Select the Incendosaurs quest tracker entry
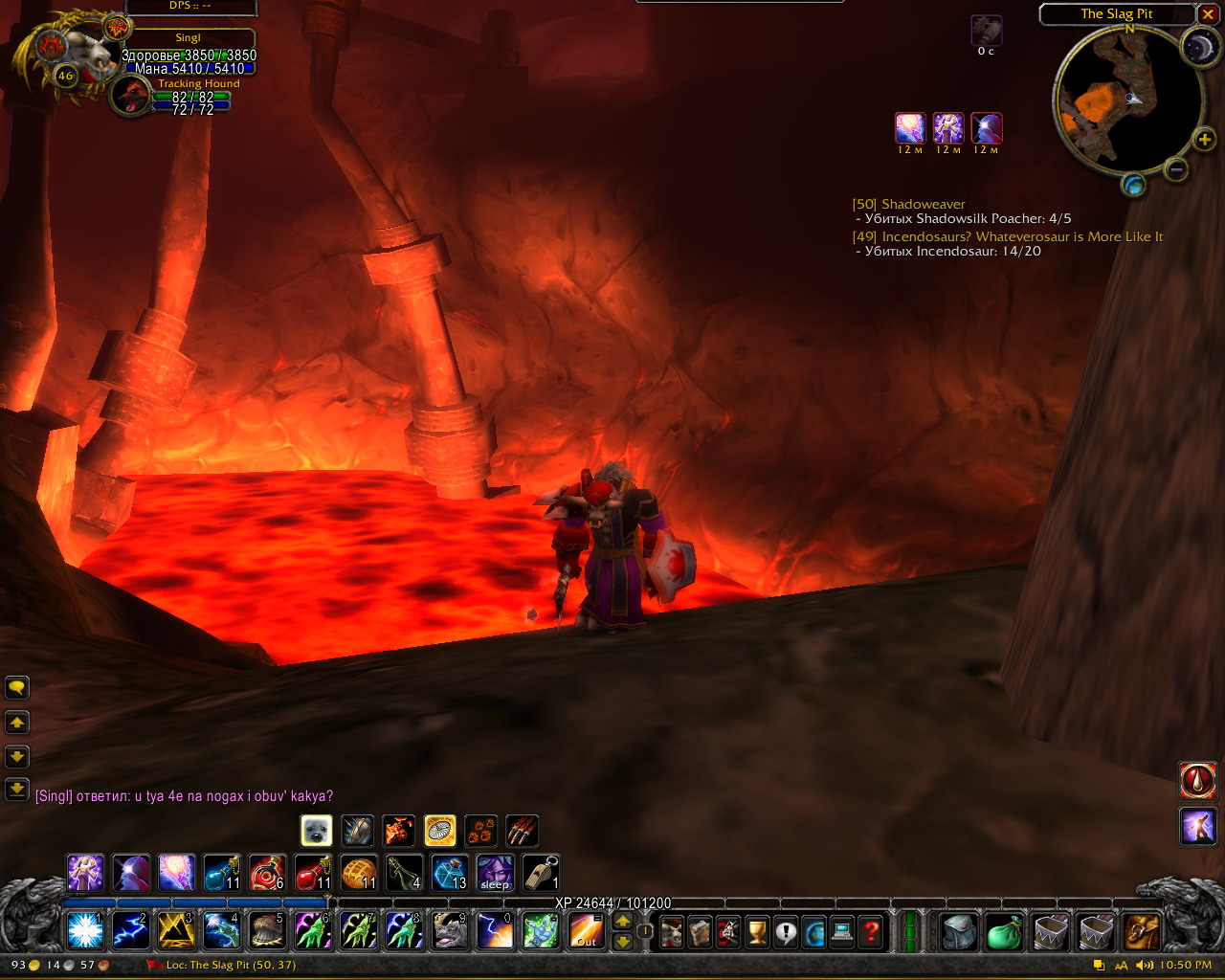The image size is (1225, 980). click(1021, 236)
